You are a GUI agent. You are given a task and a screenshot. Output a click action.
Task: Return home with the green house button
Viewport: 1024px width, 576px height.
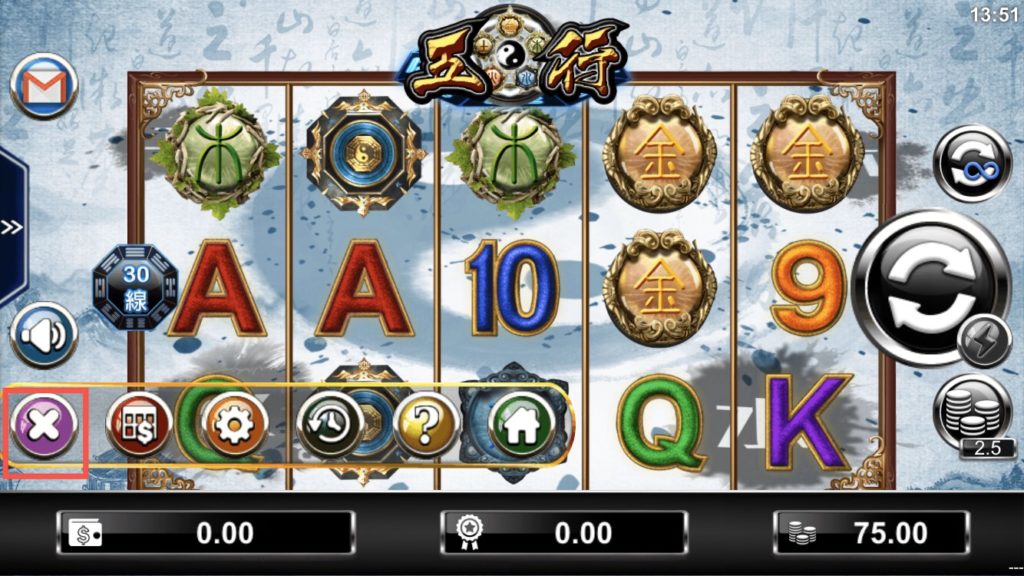[520, 426]
